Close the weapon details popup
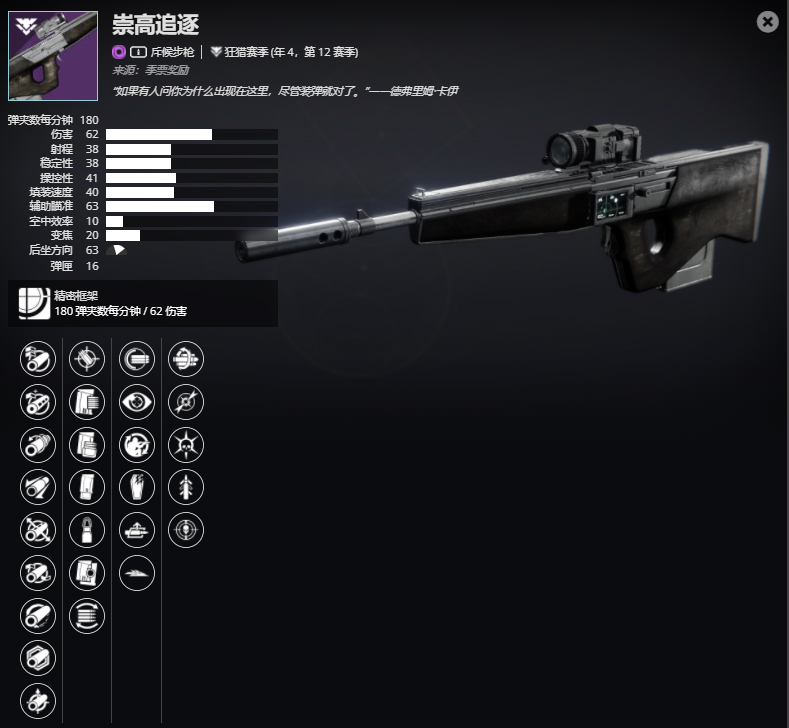 pos(767,22)
